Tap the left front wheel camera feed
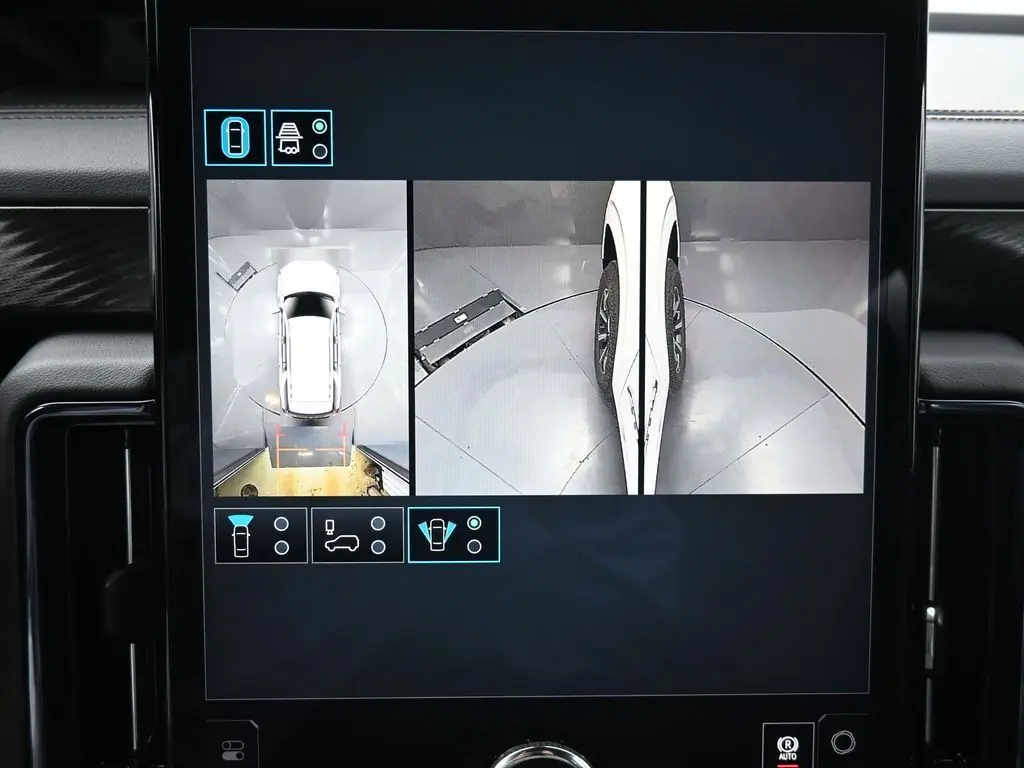This screenshot has width=1024, height=768. 526,338
